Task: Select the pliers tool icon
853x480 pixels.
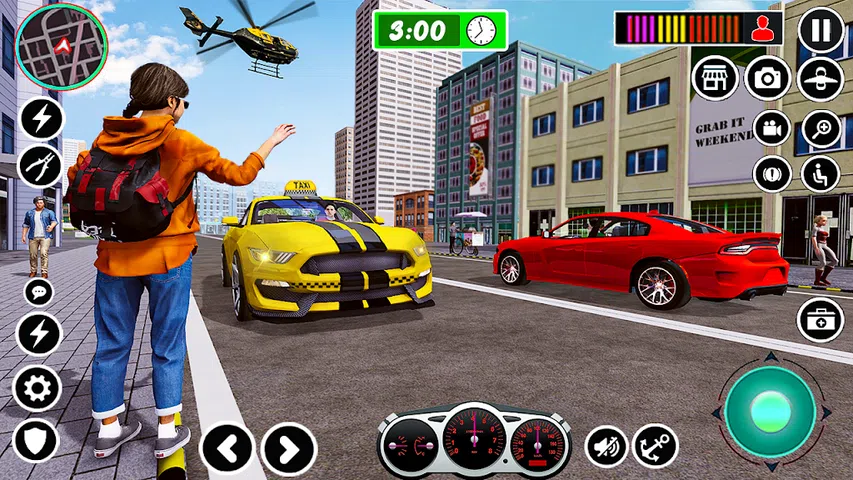Action: click(x=39, y=166)
